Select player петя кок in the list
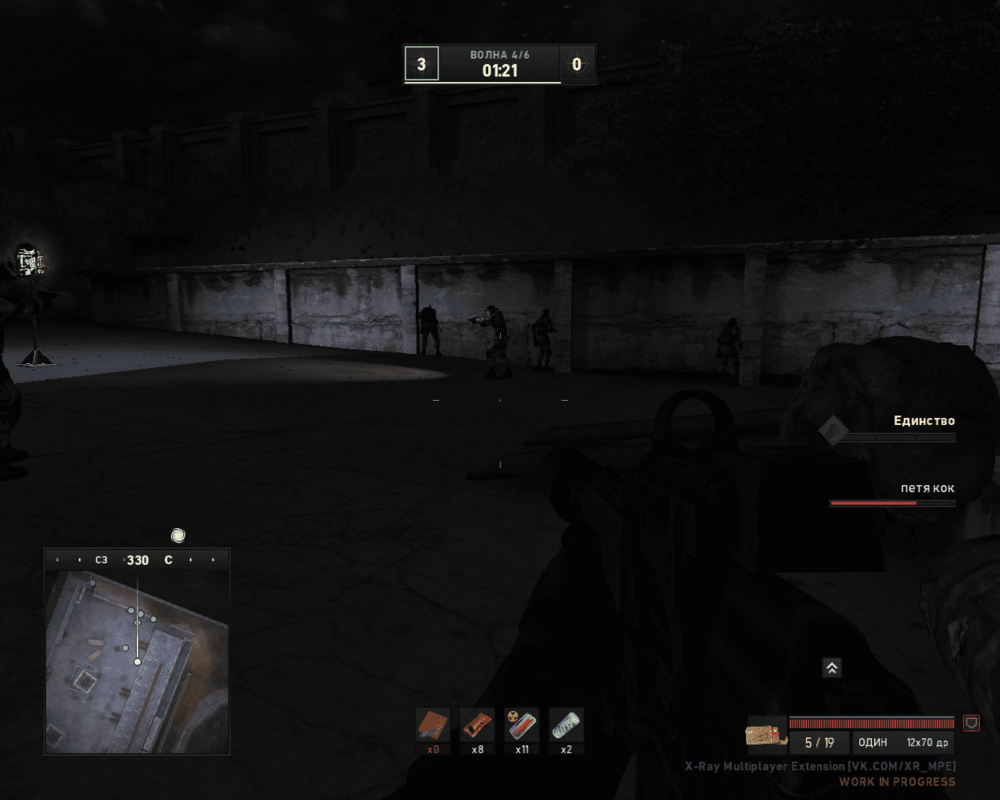The image size is (1000, 800). tap(926, 489)
